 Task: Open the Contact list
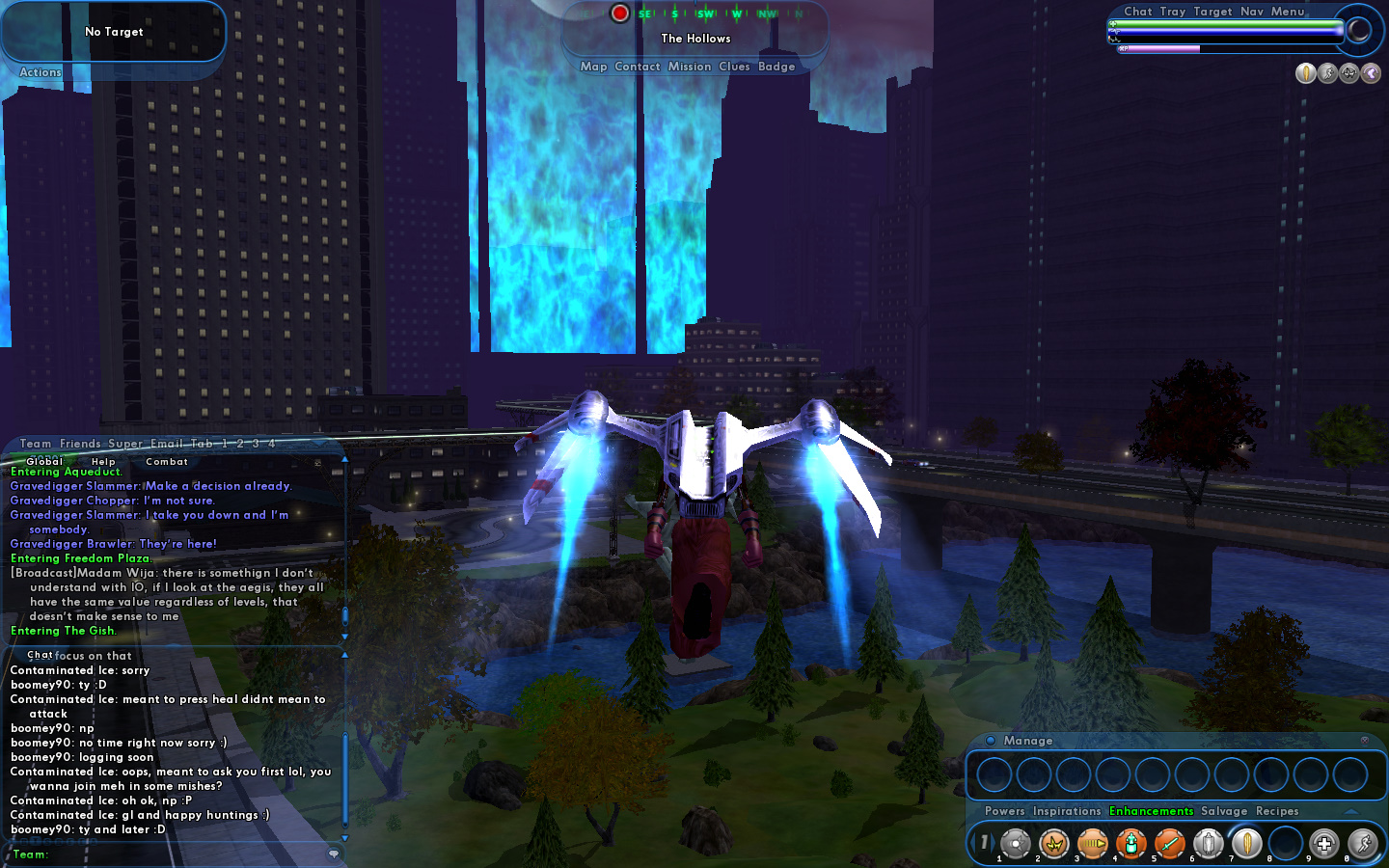637,67
